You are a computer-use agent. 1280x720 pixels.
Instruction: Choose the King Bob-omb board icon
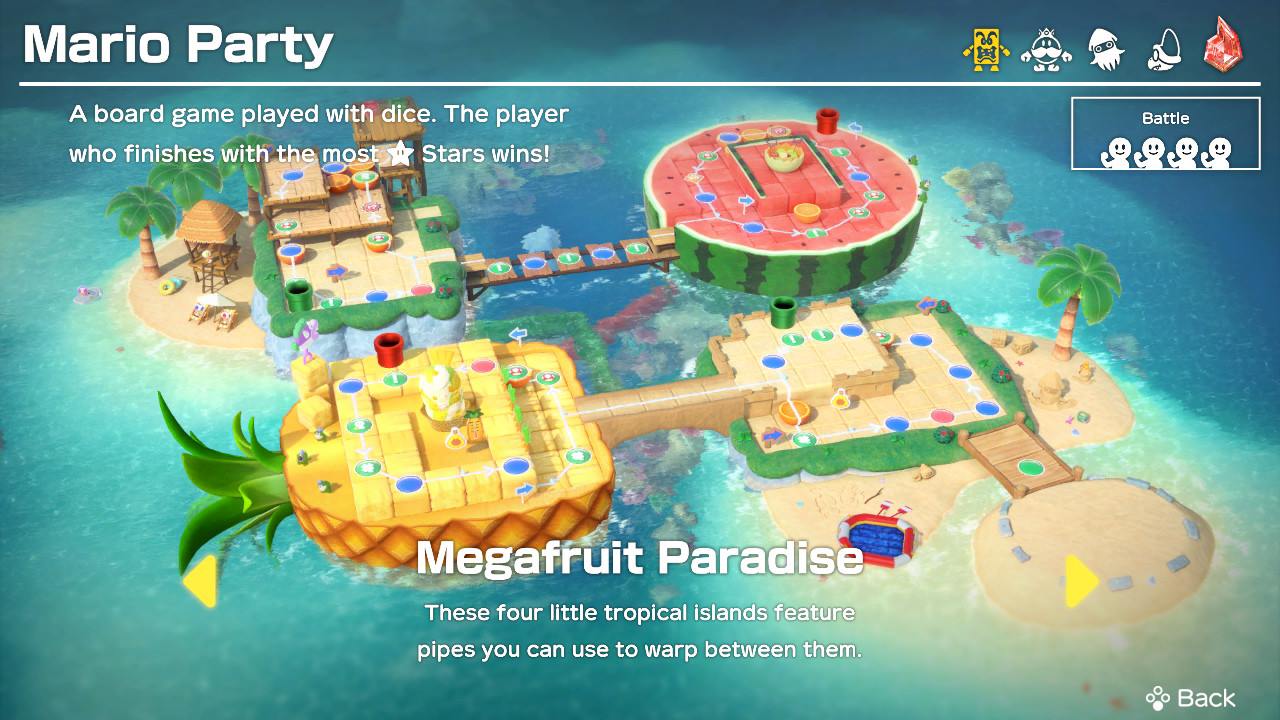point(1046,47)
